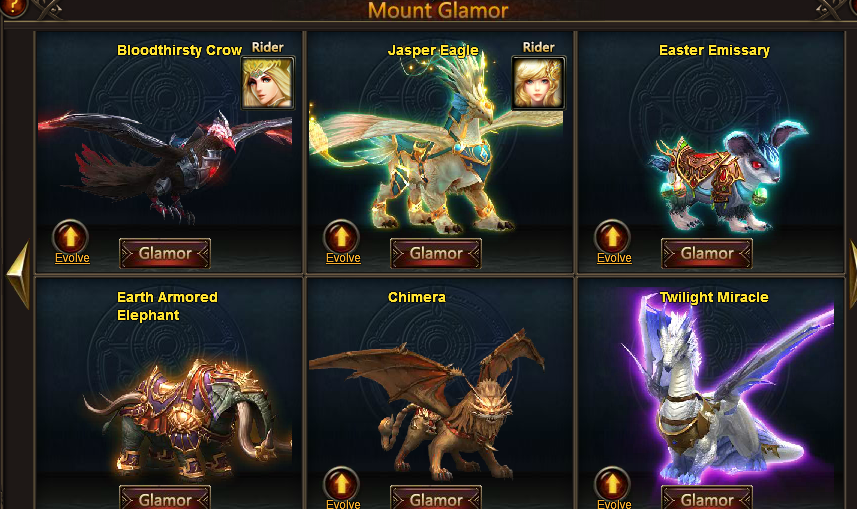Evolve the Bloodthirsty Crow mount
Viewport: 857px width, 509px height.
click(71, 238)
